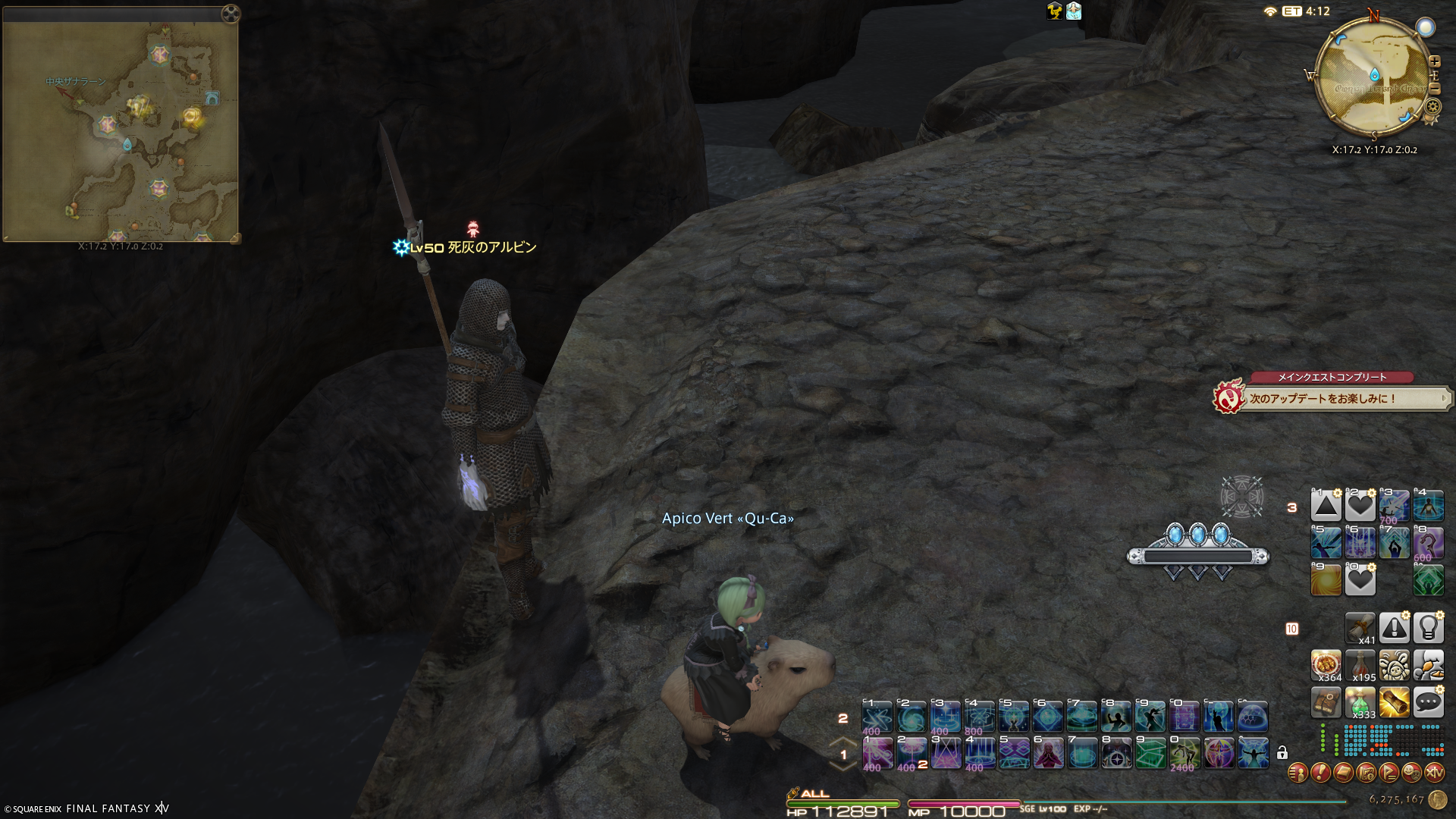1456x819 pixels.
Task: Use the green potion item x333
Action: coord(1360,702)
